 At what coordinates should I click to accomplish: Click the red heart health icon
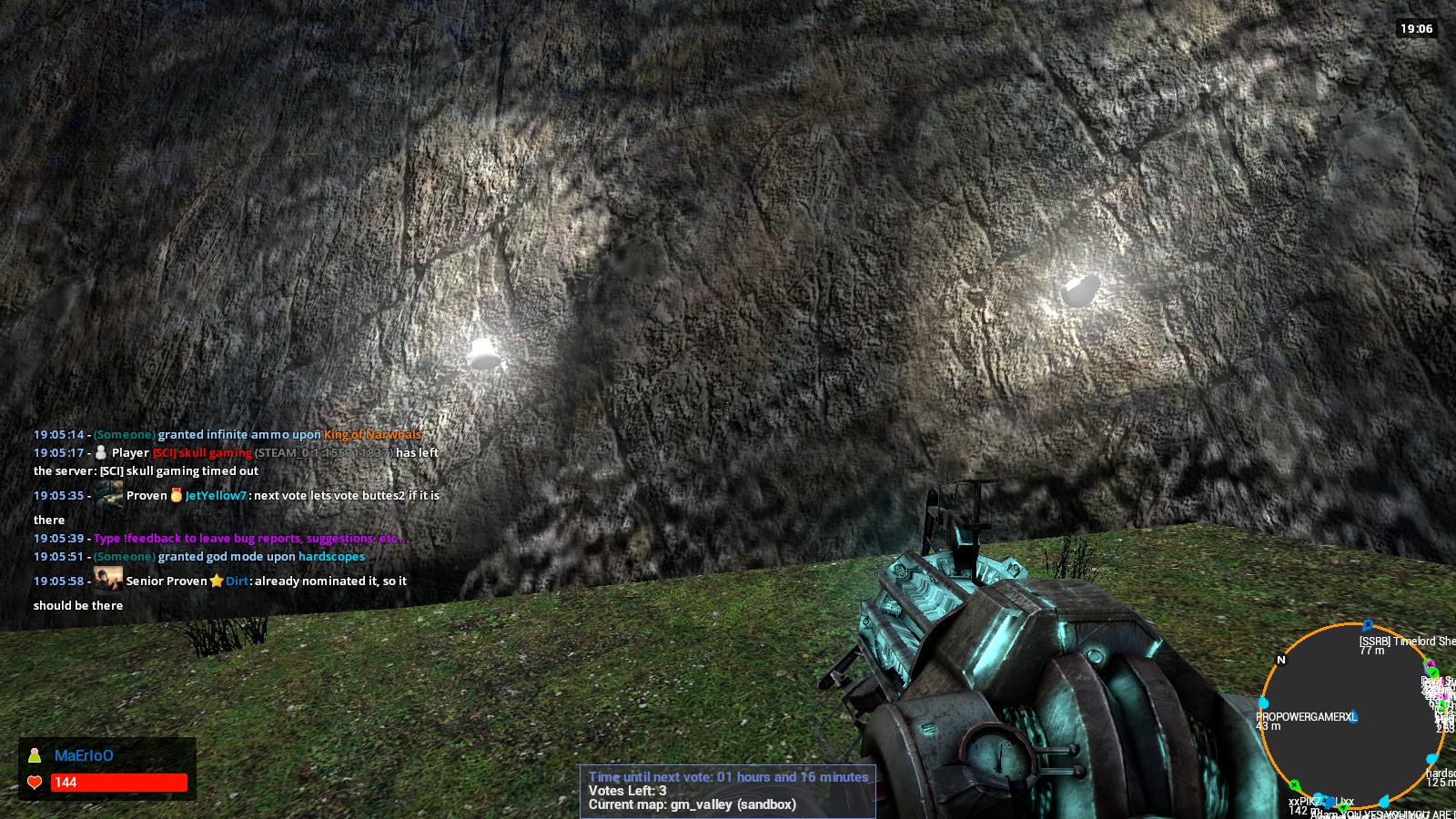pyautogui.click(x=33, y=783)
